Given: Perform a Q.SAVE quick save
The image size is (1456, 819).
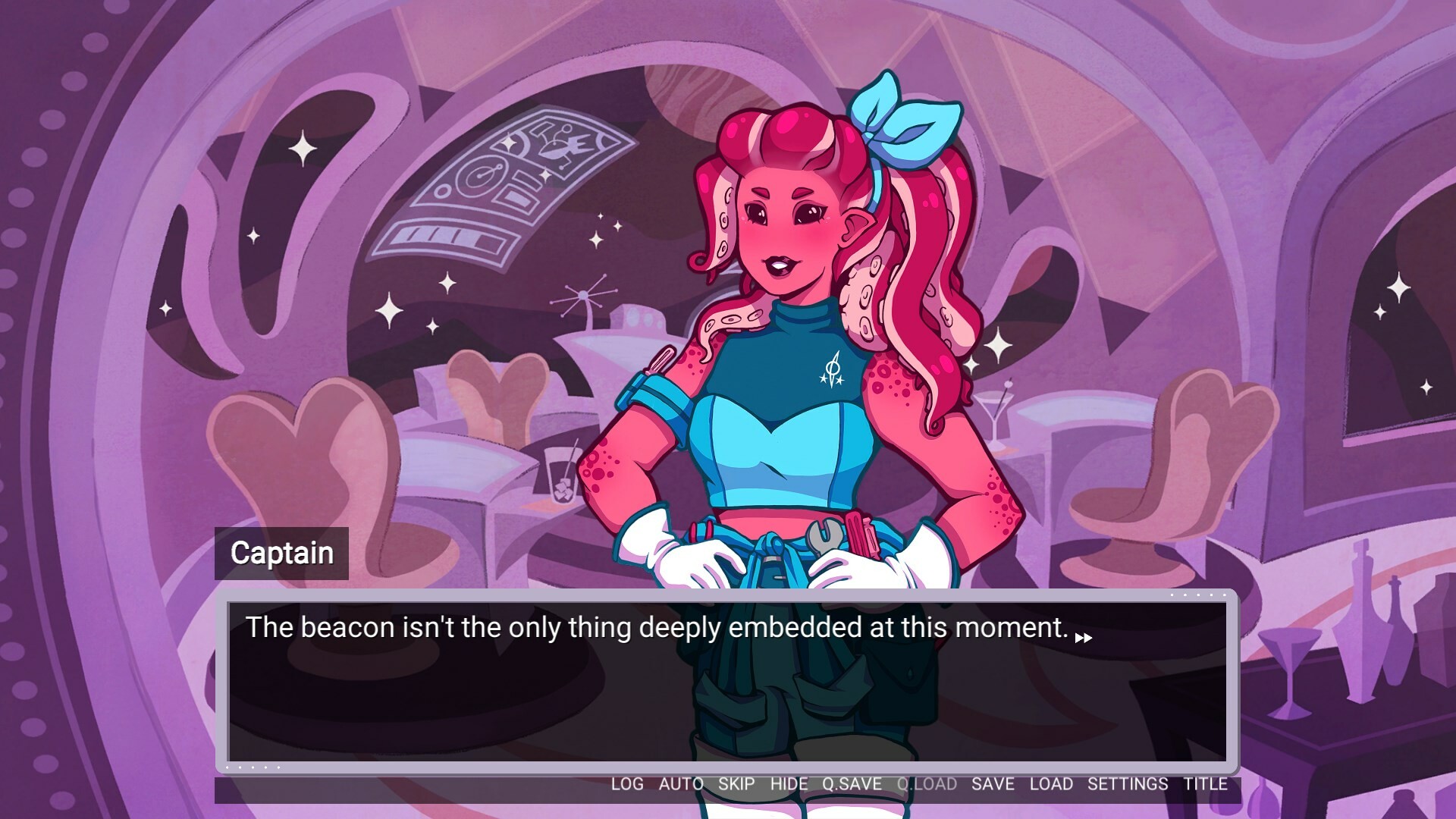Looking at the screenshot, I should click(x=851, y=785).
